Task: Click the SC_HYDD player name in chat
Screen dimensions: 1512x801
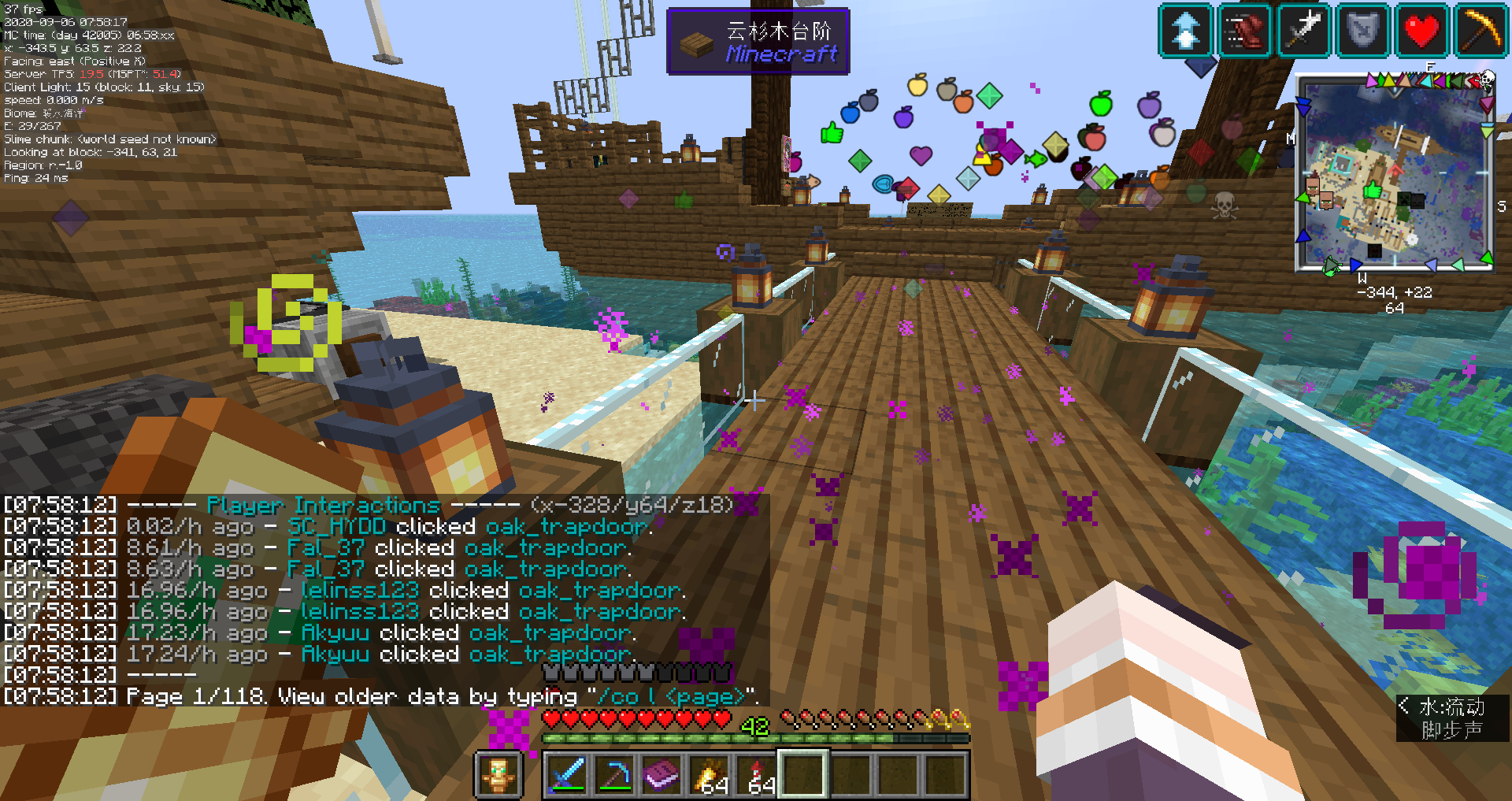Action: (336, 526)
